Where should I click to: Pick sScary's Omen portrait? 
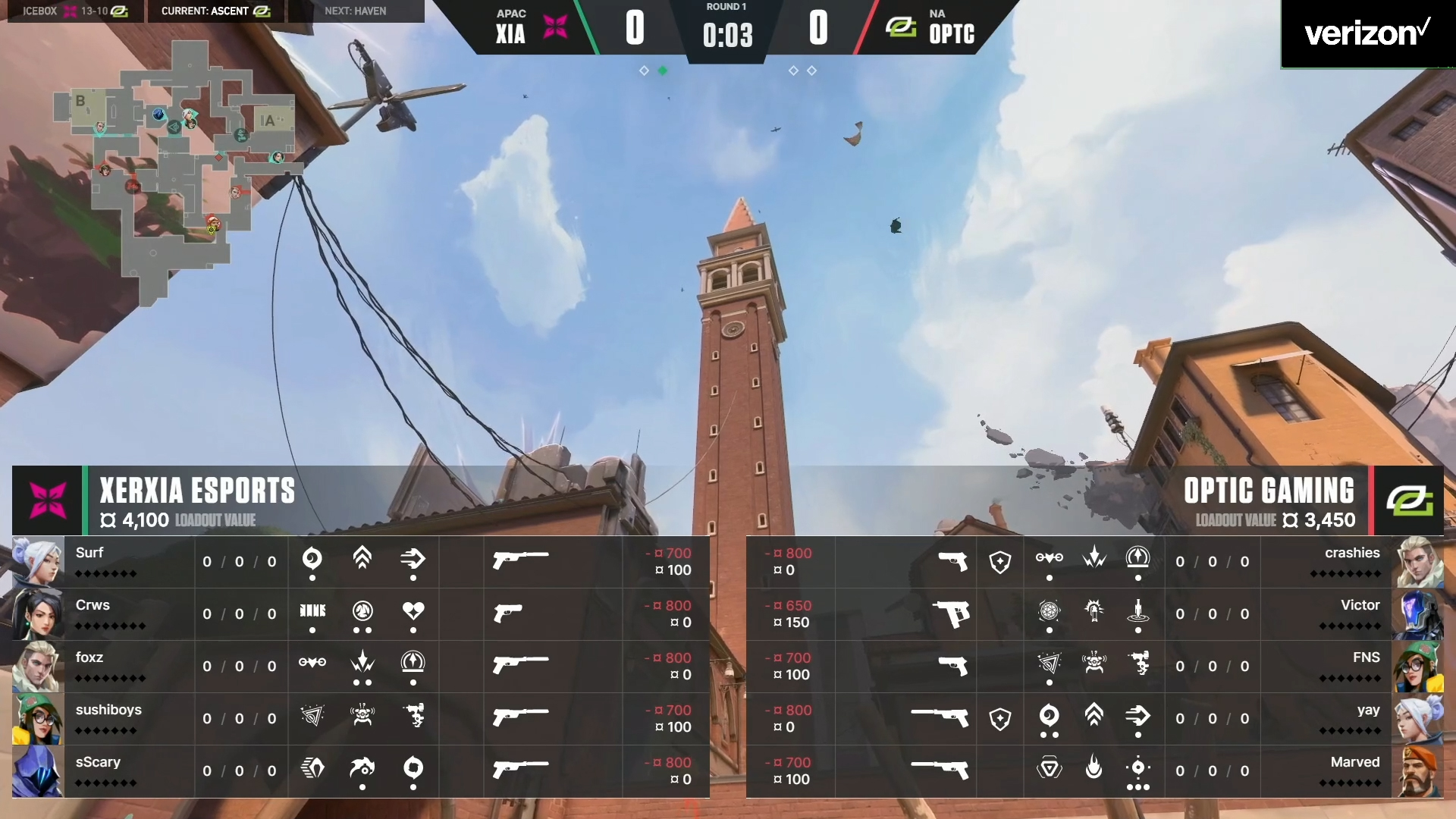tap(38, 771)
